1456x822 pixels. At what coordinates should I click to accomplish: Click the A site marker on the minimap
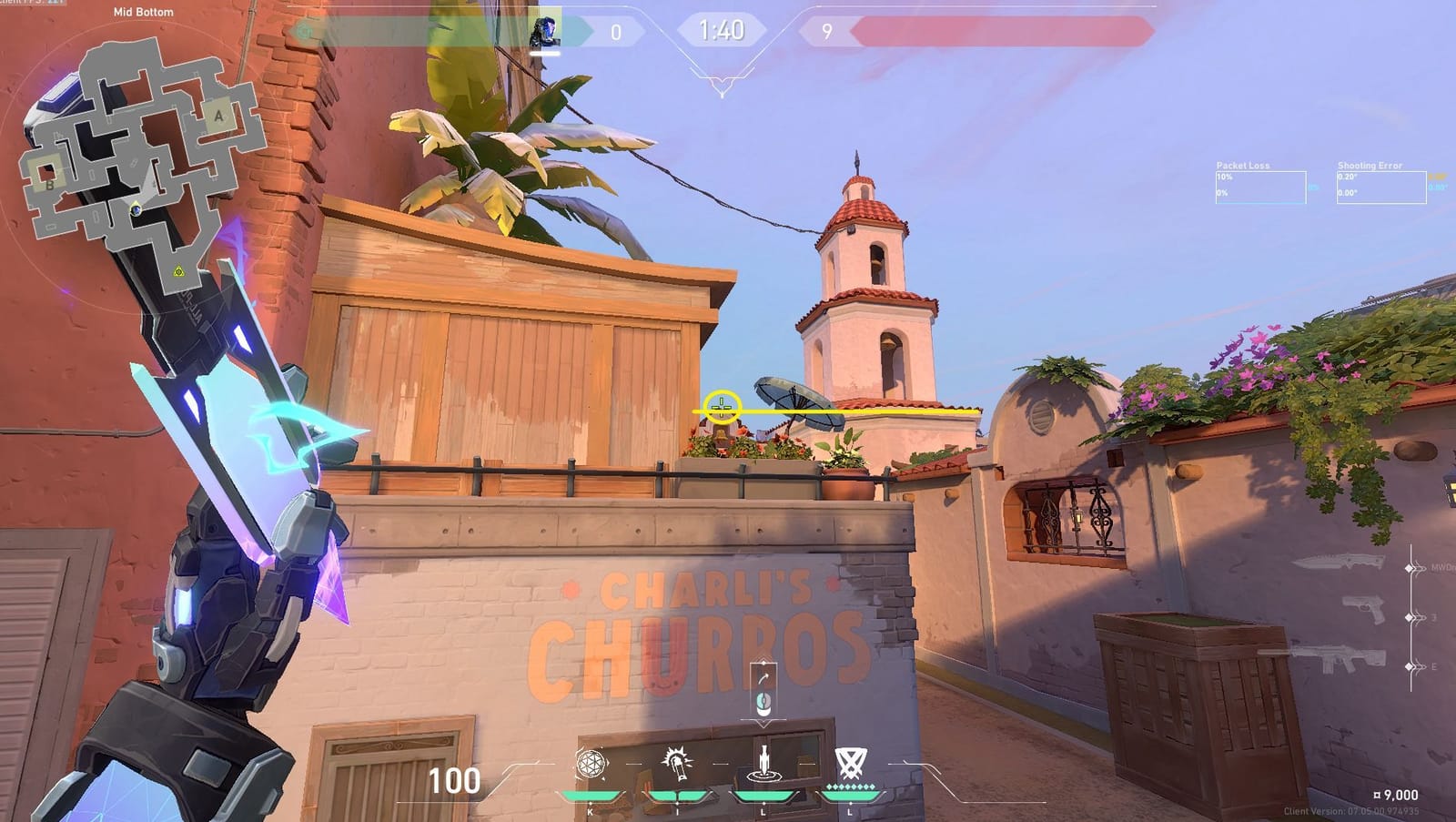point(217,116)
